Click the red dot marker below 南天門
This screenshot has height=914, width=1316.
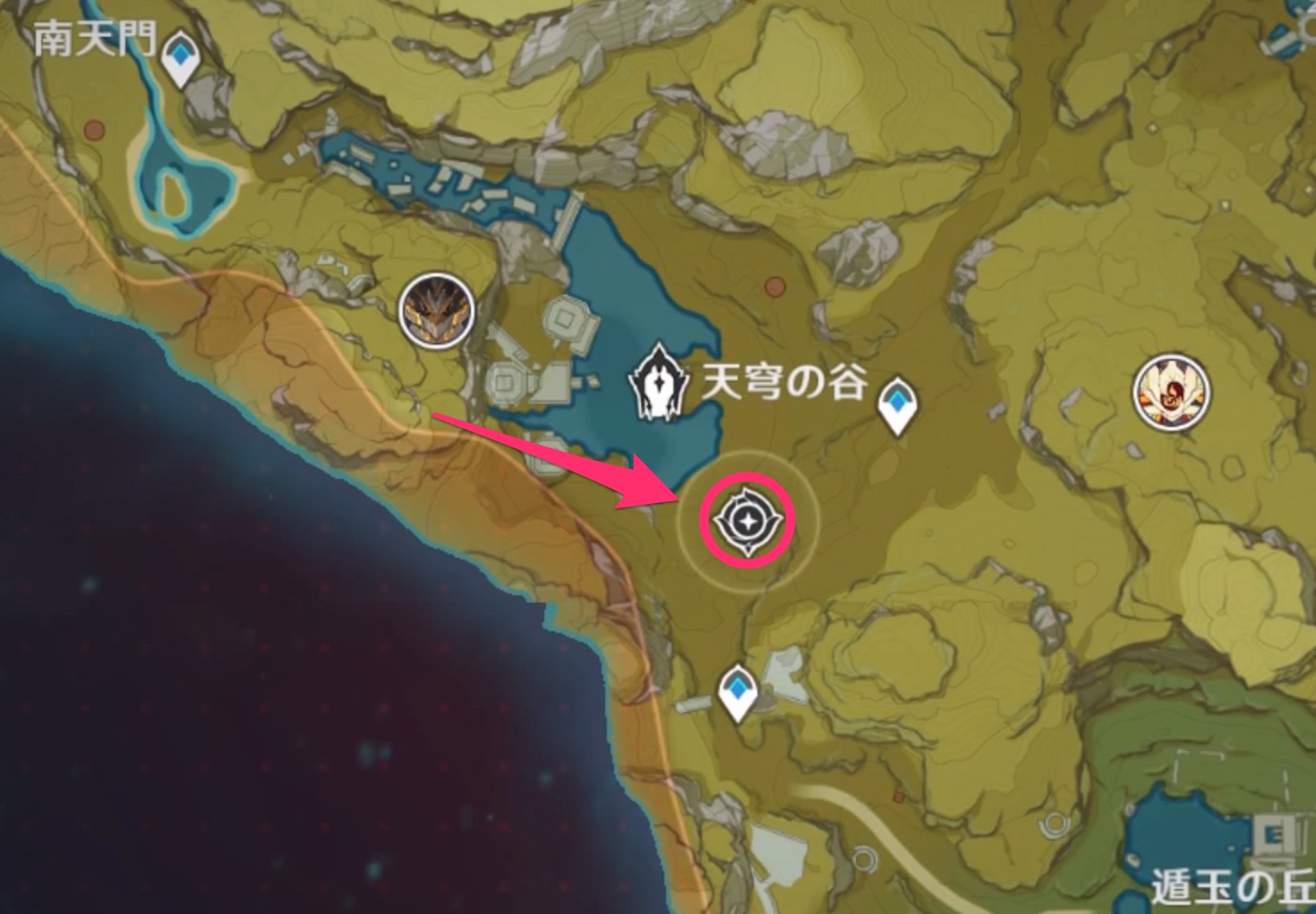click(x=94, y=129)
